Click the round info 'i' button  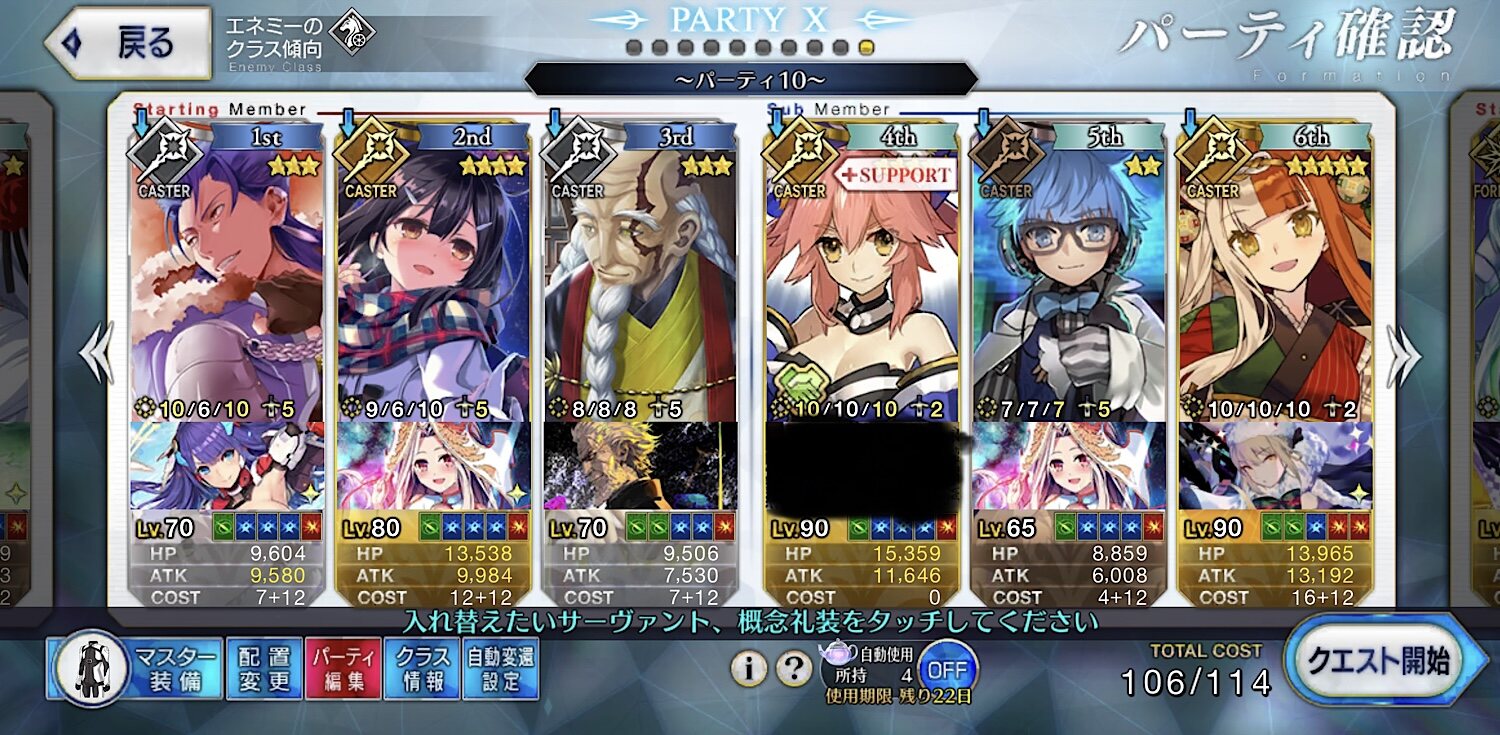click(x=748, y=668)
